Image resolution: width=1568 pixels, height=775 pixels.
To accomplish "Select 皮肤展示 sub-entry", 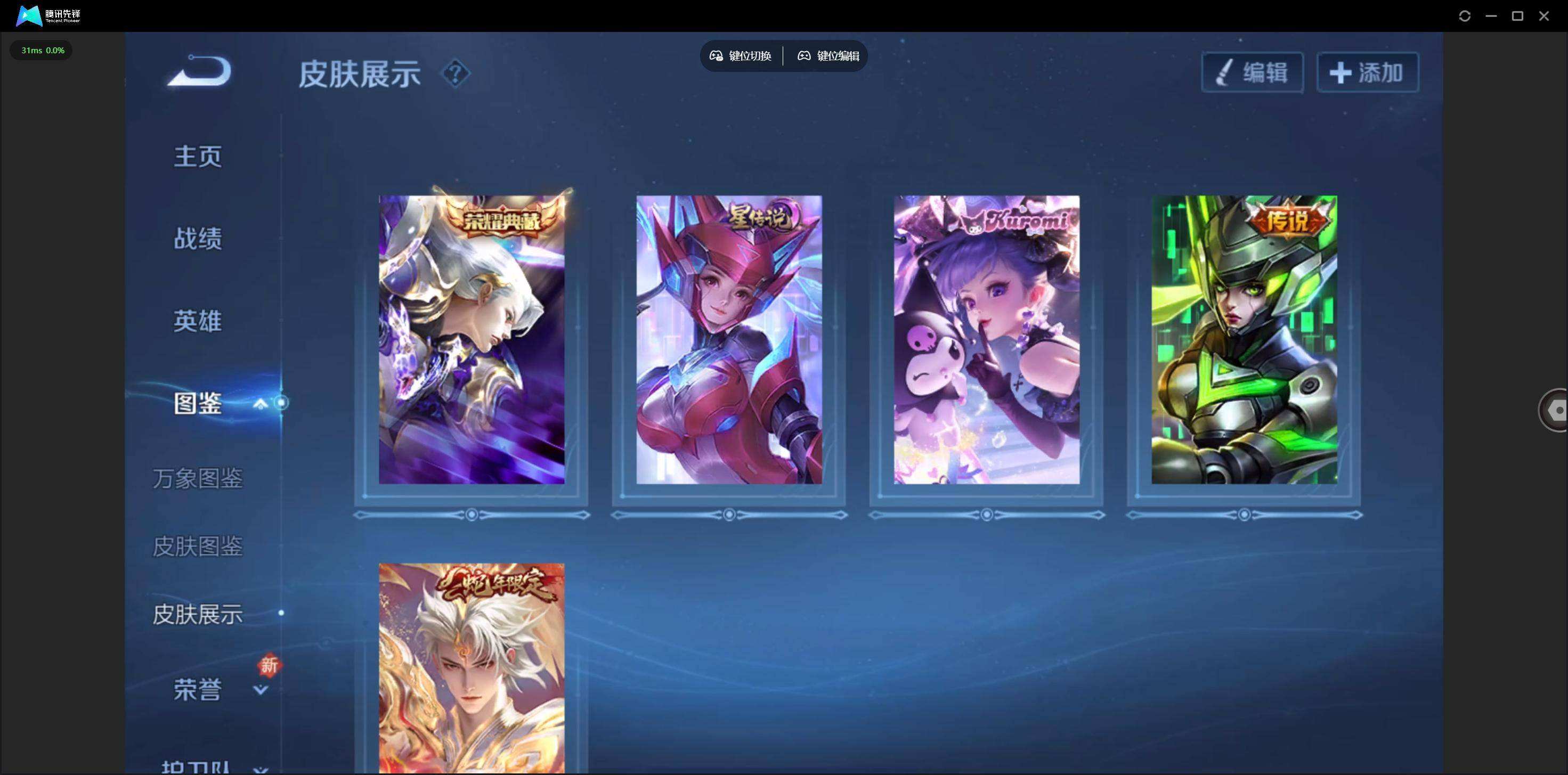I will tap(198, 614).
